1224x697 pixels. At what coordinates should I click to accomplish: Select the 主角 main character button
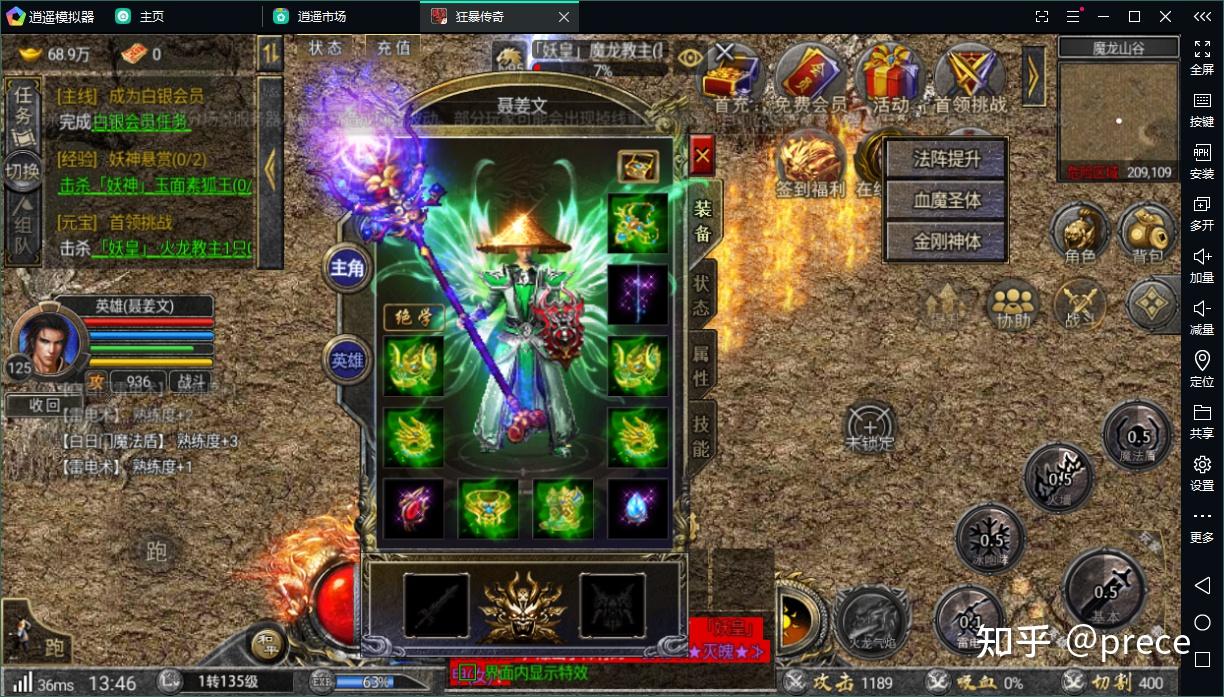tap(347, 268)
